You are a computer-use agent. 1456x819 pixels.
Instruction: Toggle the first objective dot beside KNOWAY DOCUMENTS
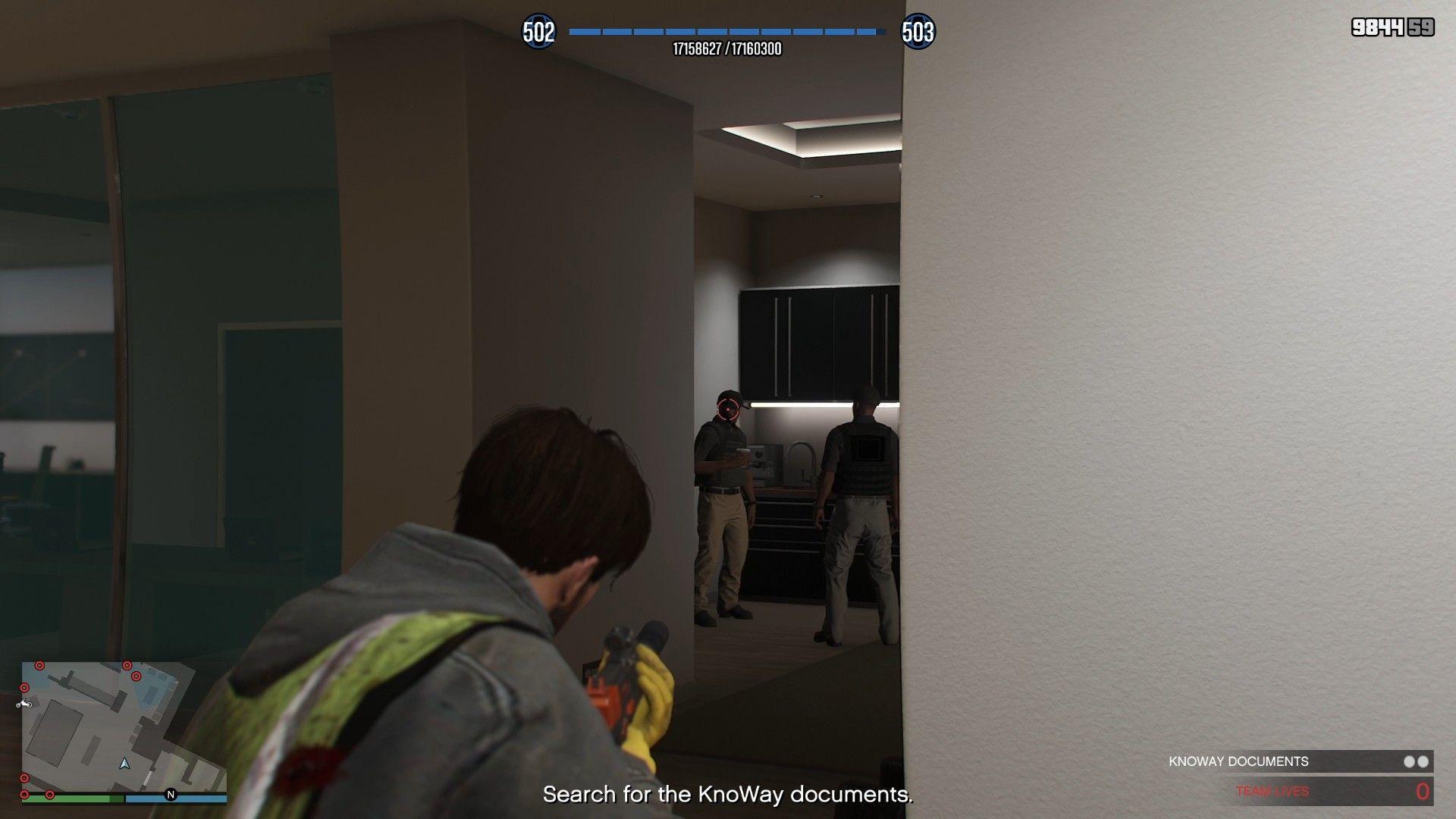1407,761
